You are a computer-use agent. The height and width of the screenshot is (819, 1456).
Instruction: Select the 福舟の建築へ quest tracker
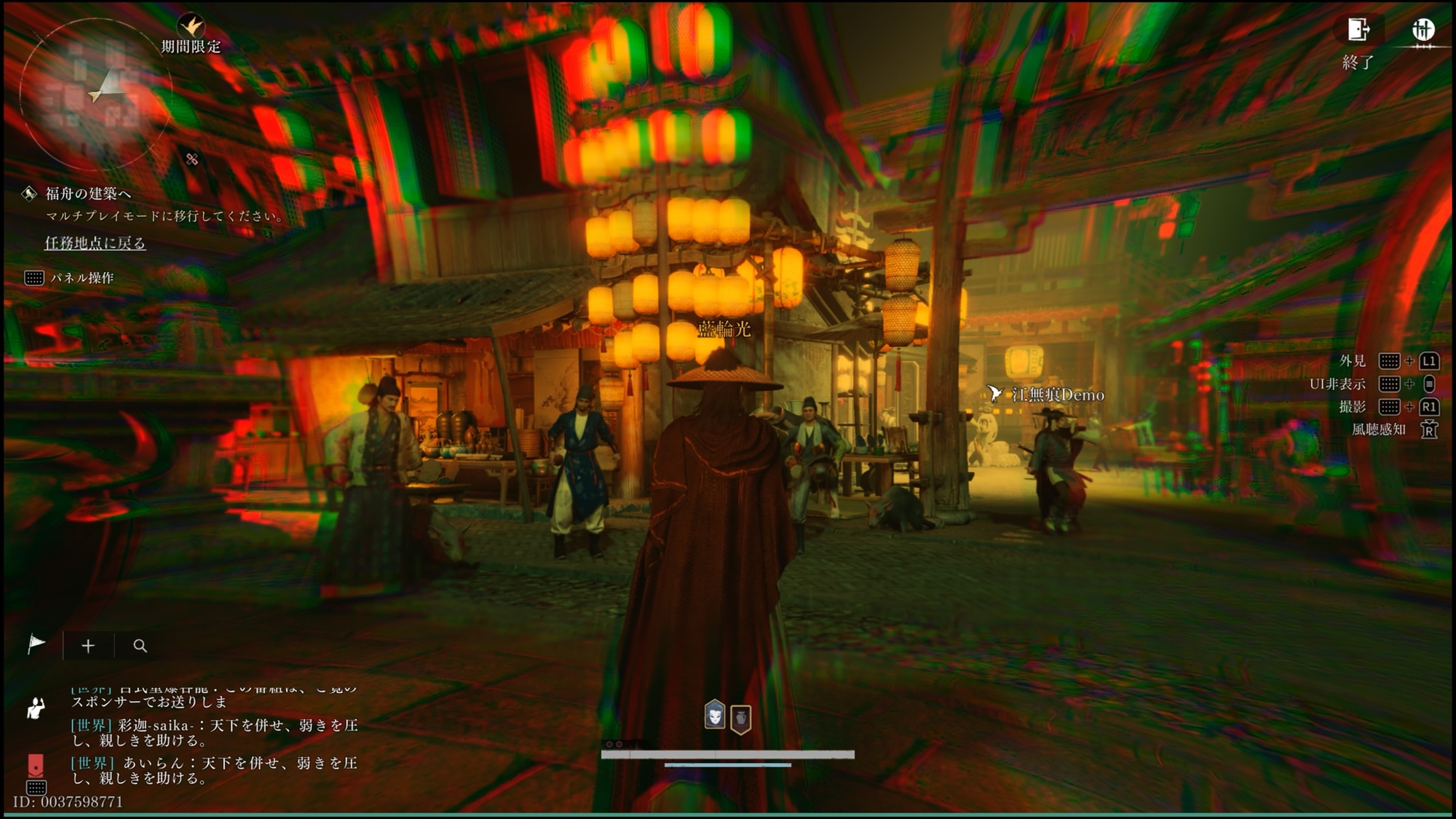[x=88, y=194]
